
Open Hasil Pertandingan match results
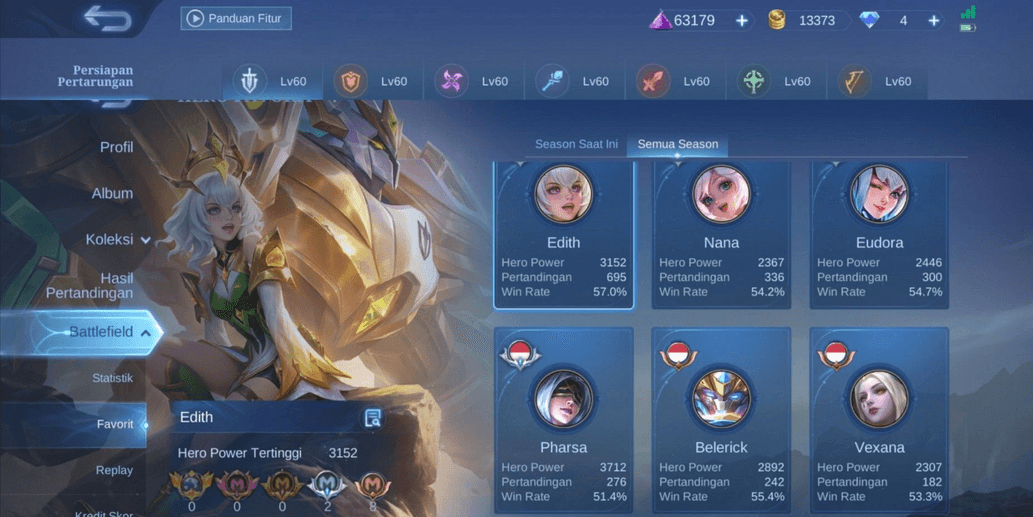pyautogui.click(x=90, y=285)
